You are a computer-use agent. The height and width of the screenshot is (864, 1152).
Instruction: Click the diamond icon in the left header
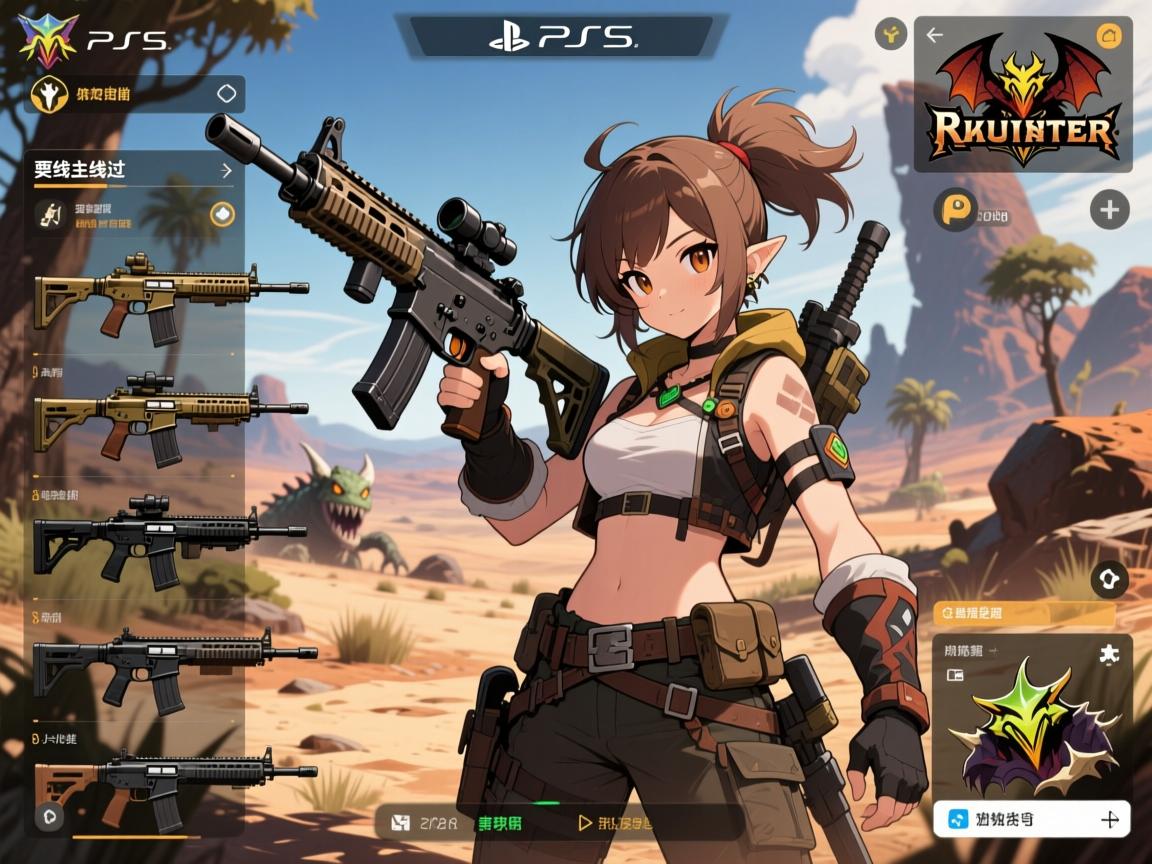pyautogui.click(x=227, y=94)
